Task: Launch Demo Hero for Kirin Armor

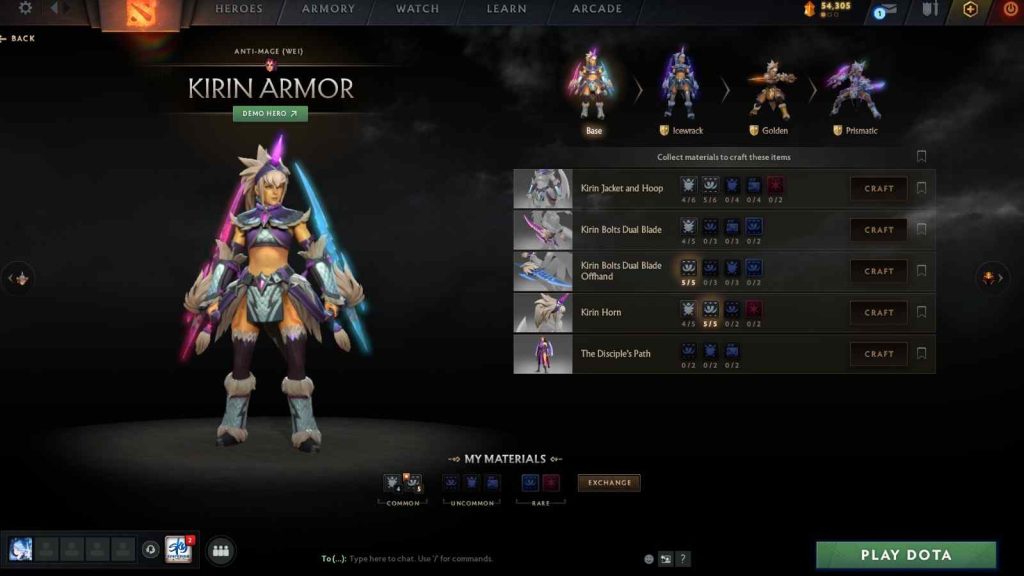Action: coord(270,114)
